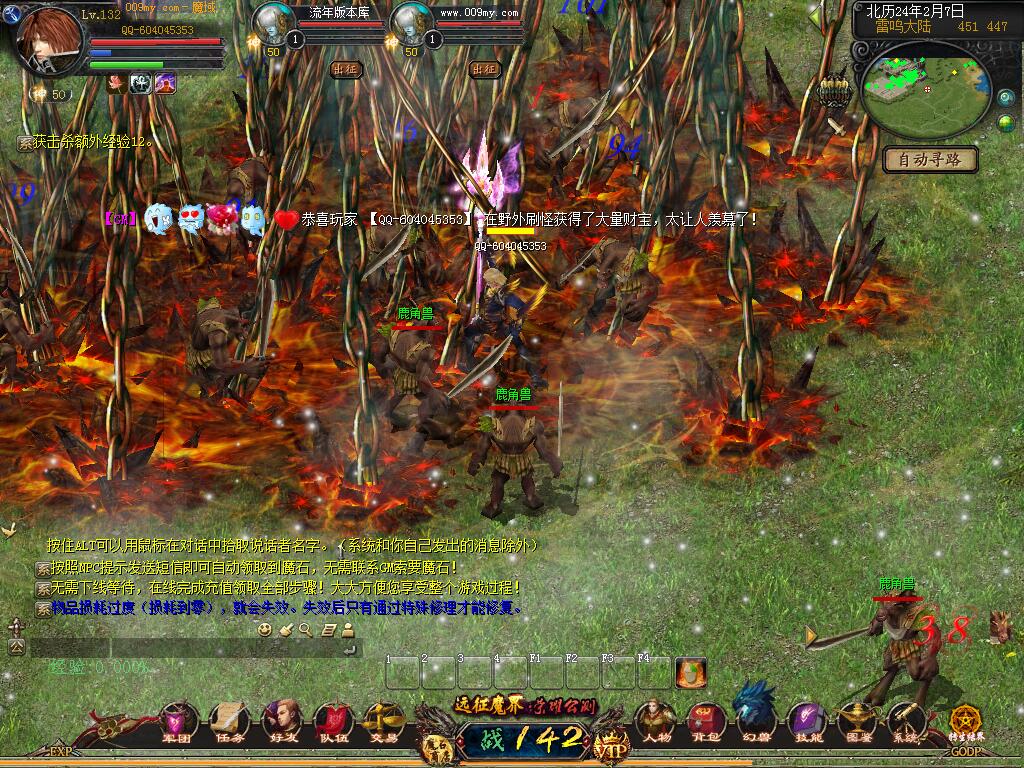
Task: Click the VIP badge button
Action: [607, 745]
